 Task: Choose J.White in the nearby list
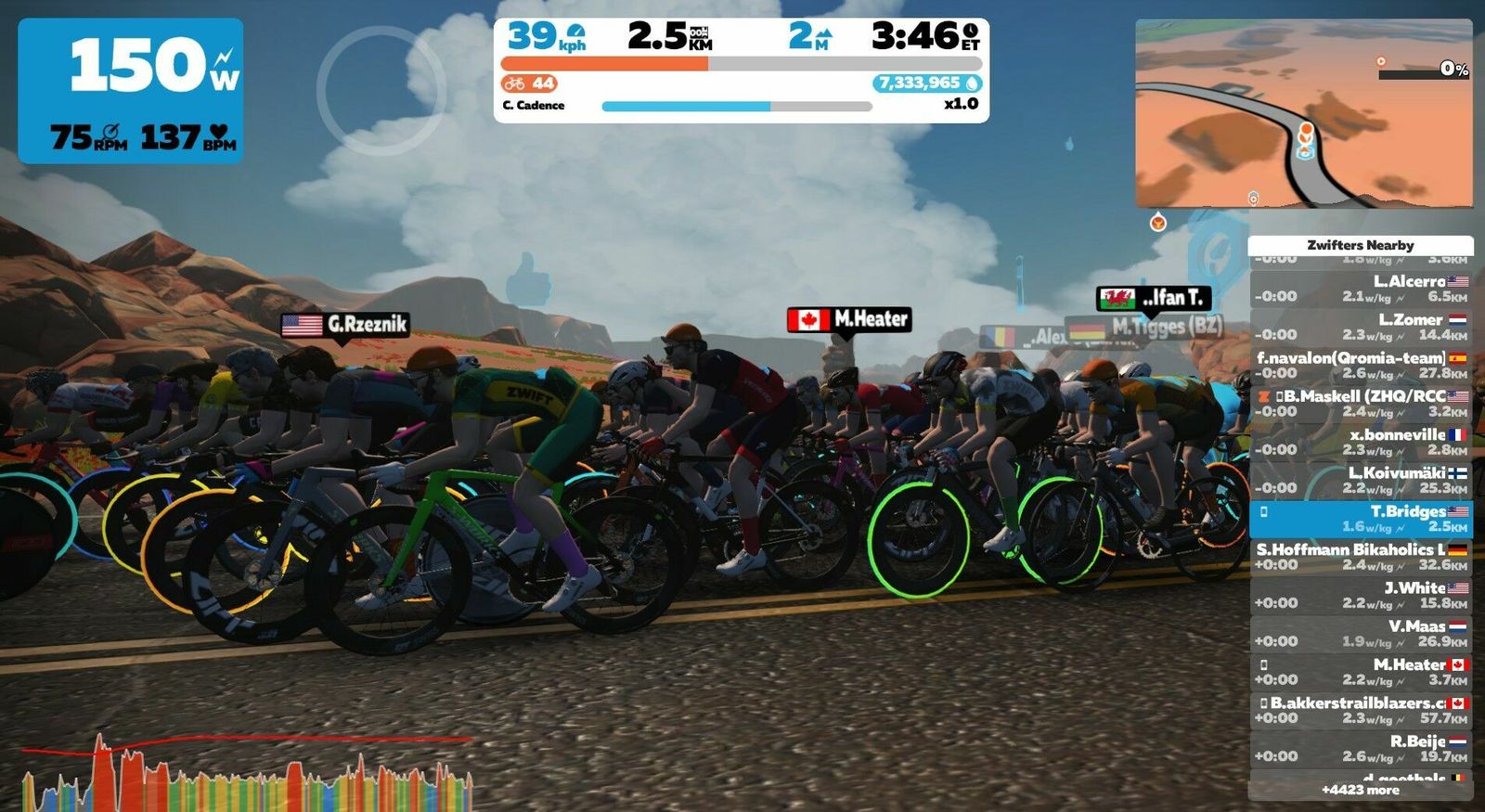[x=1361, y=595]
